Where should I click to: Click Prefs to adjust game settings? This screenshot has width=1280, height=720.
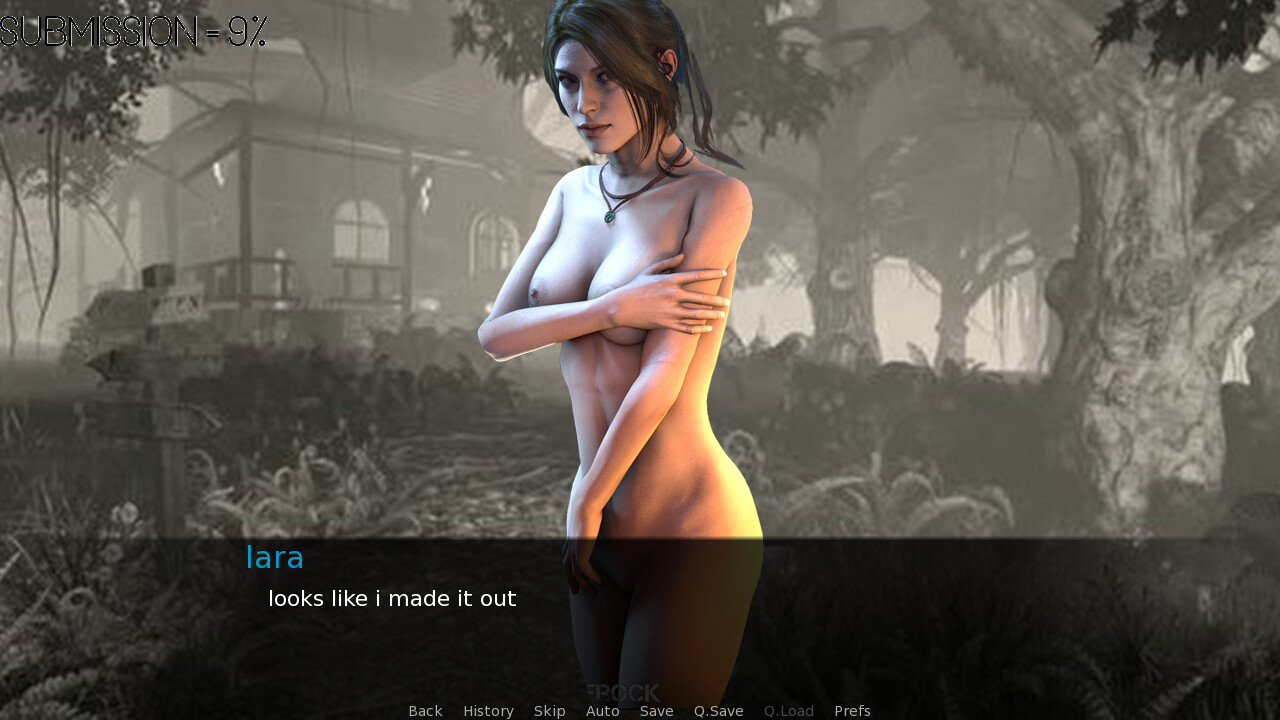point(851,710)
